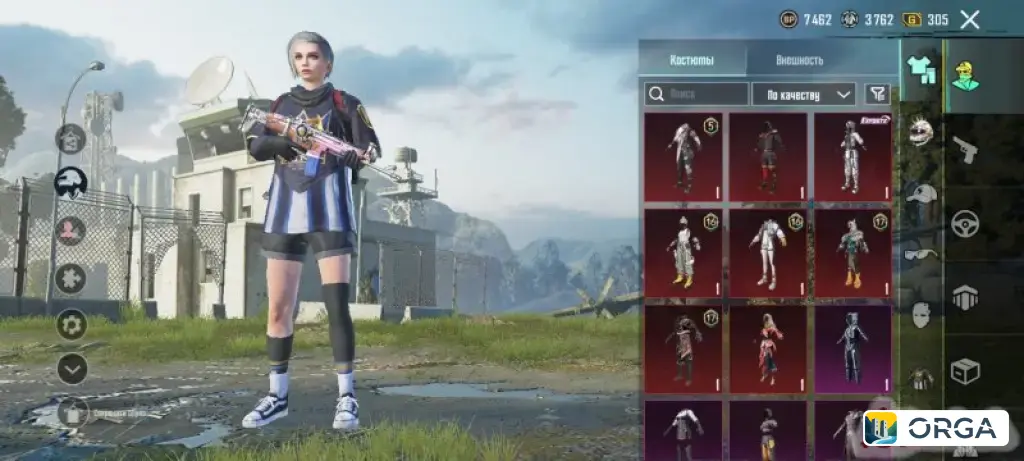Open the steering wheel vehicle category
Screen dimensions: 1024x461
tap(966, 222)
